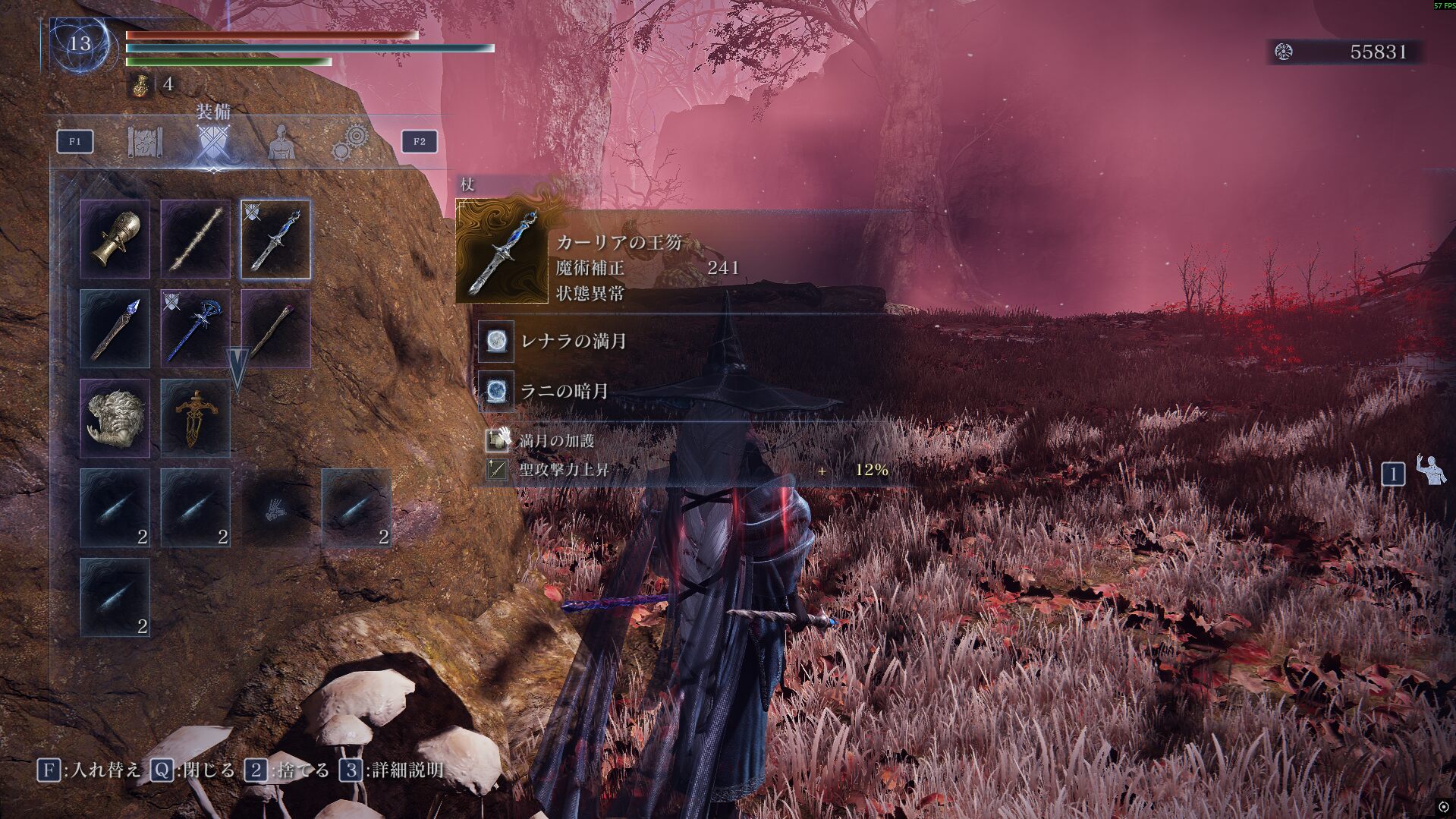Viewport: 1456px width, 819px height.
Task: Select the ラニの暗月 sorcery entry
Action: tap(564, 392)
